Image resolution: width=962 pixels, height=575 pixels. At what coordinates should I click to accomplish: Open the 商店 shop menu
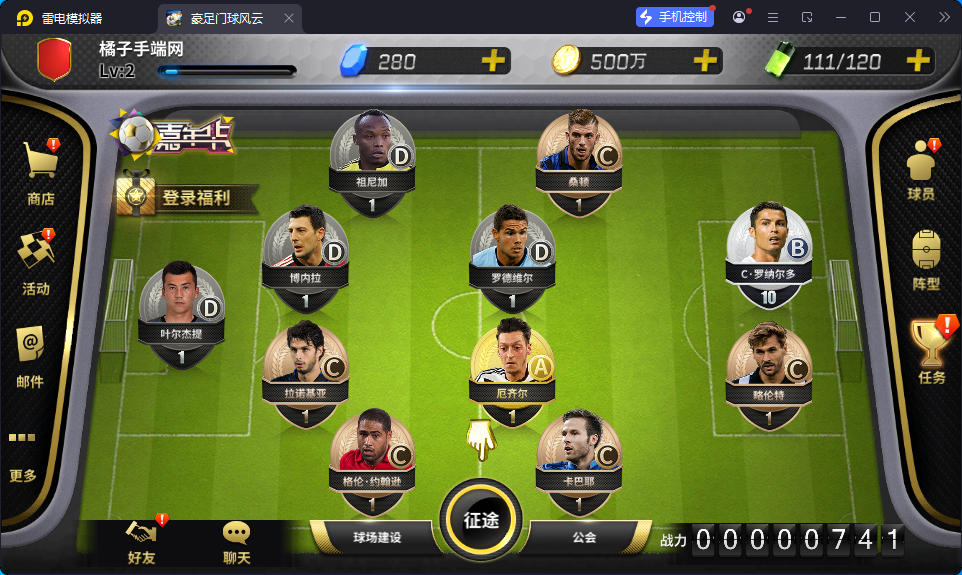pyautogui.click(x=40, y=170)
